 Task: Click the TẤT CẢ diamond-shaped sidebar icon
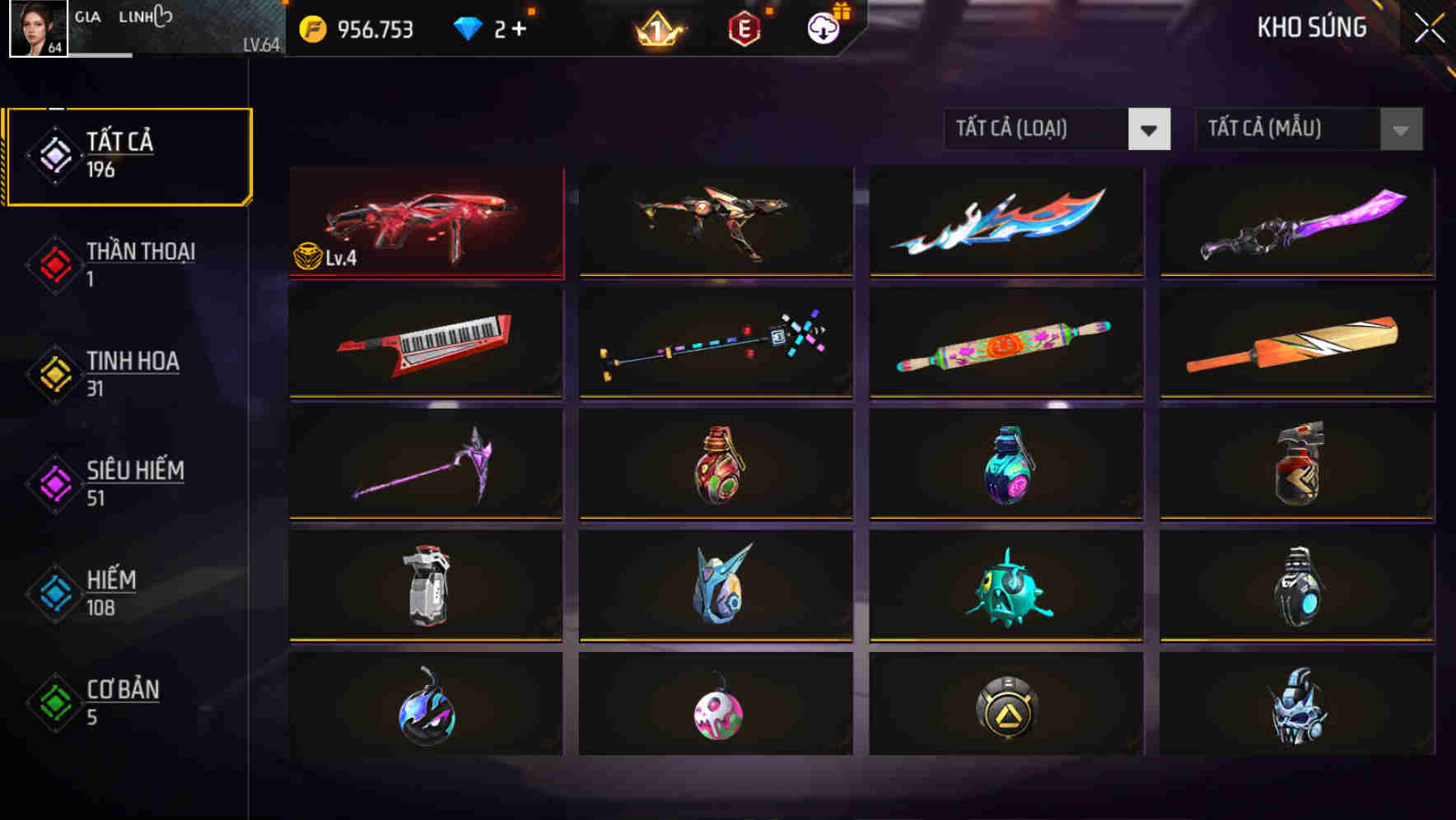[54, 155]
